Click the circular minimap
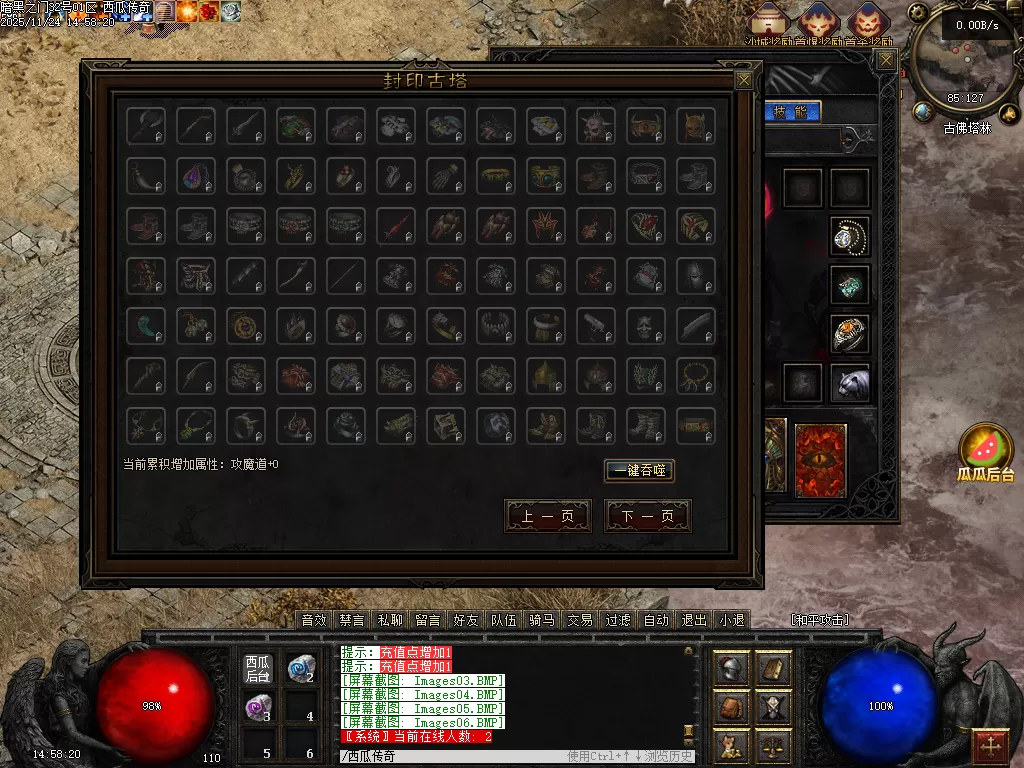1024x768 pixels. 964,60
